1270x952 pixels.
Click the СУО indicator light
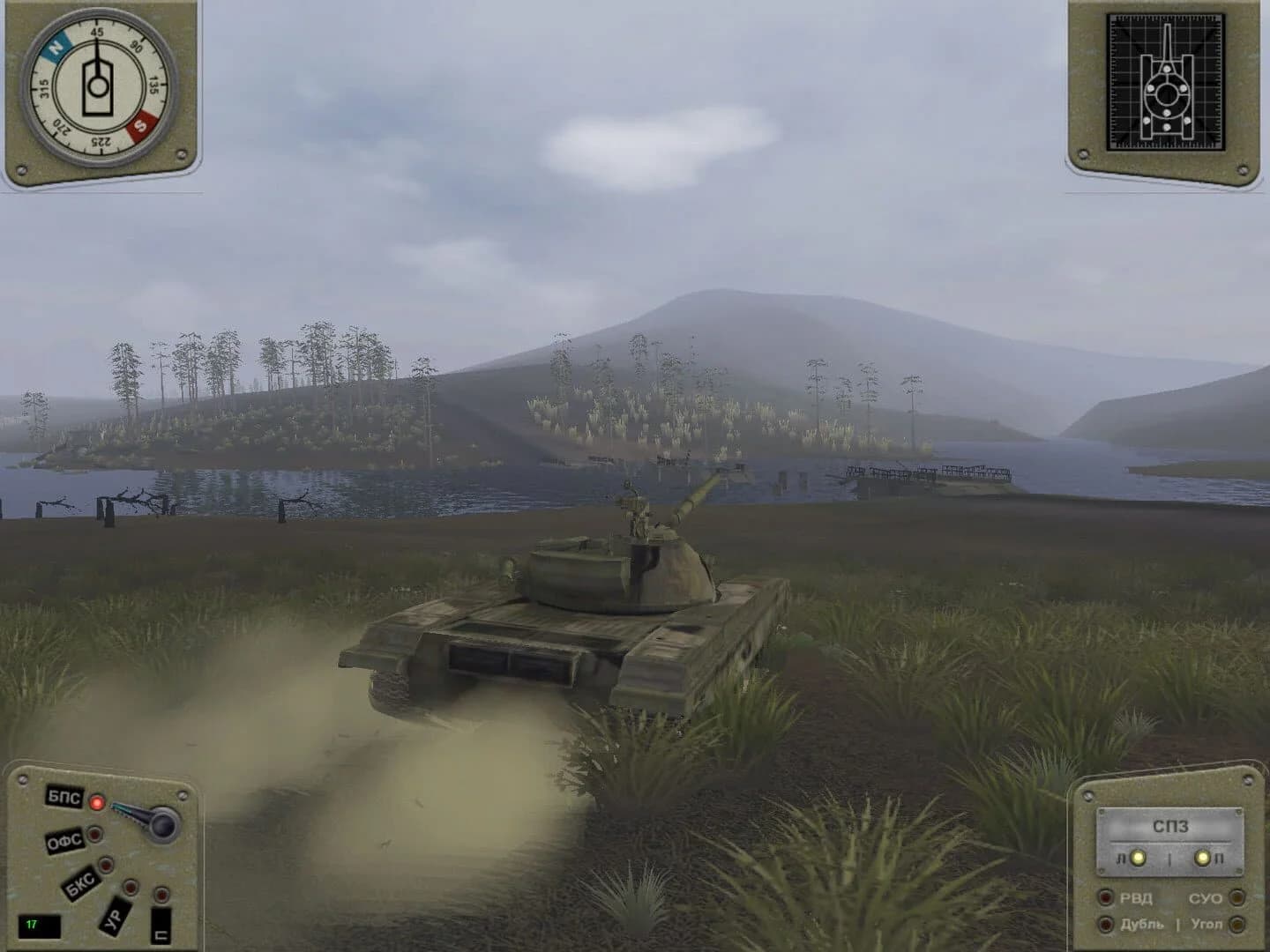1237,897
